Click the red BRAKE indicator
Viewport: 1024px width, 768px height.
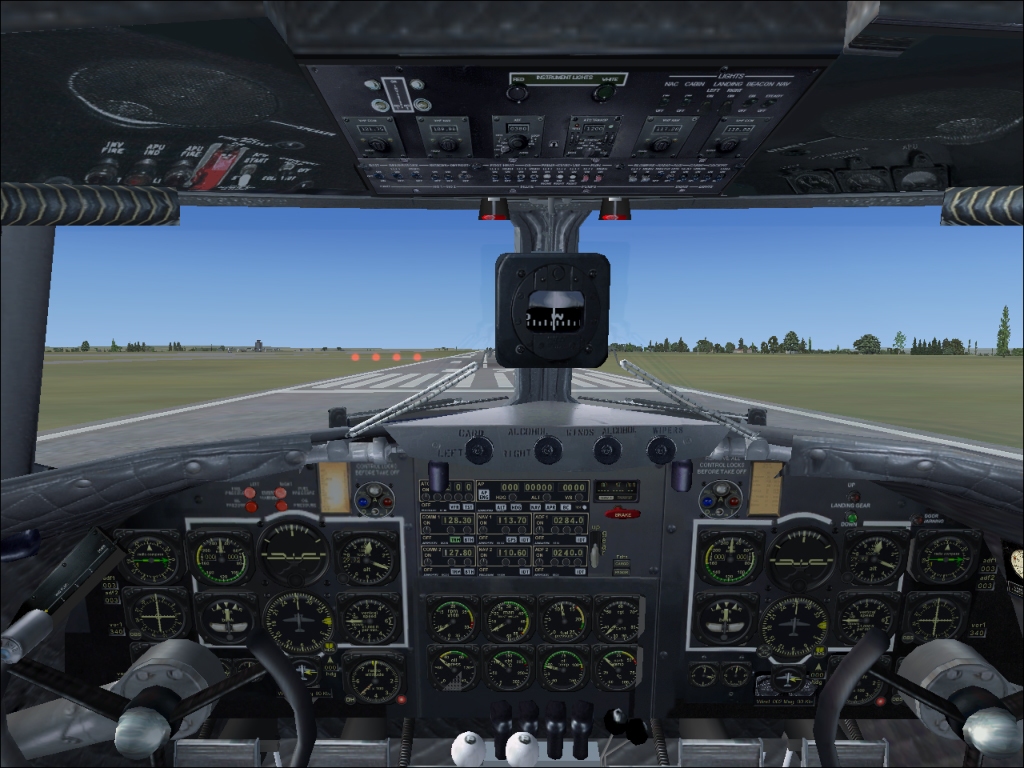click(x=622, y=514)
